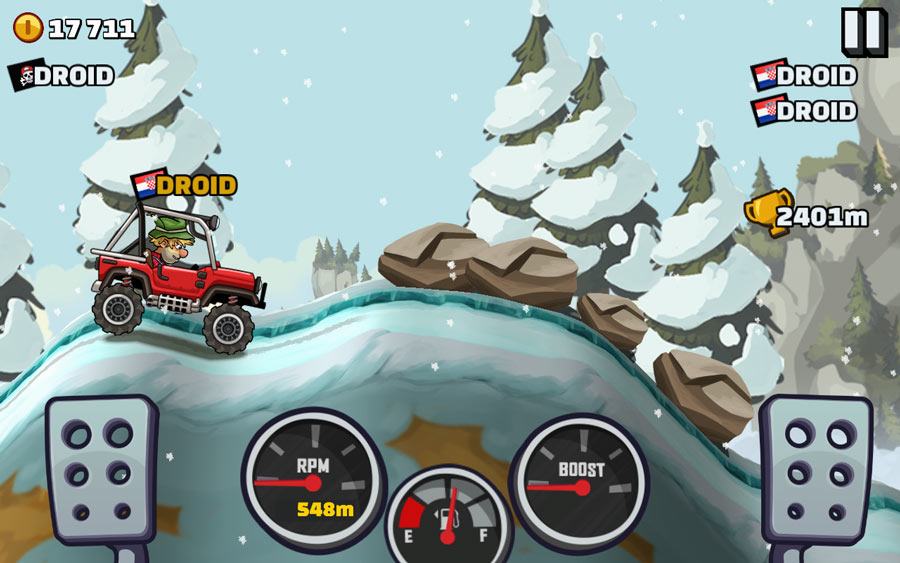The width and height of the screenshot is (900, 563).
Task: Tap the brake pedal
Action: [x=101, y=469]
